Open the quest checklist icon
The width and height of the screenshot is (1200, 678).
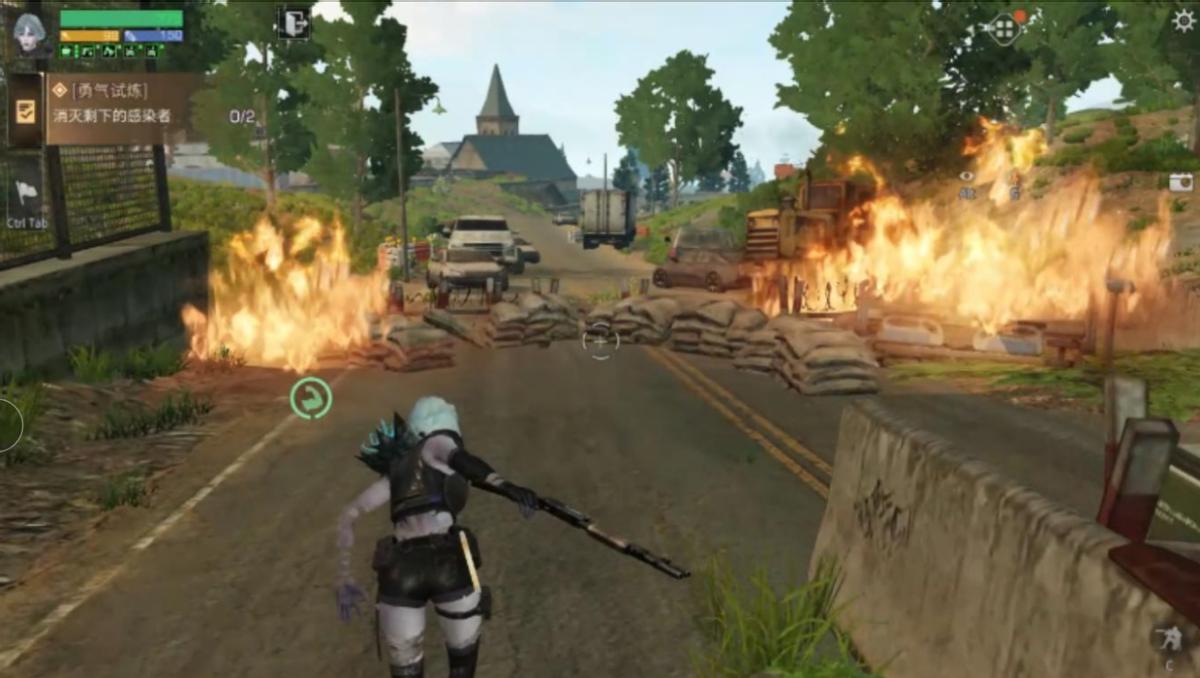(25, 110)
